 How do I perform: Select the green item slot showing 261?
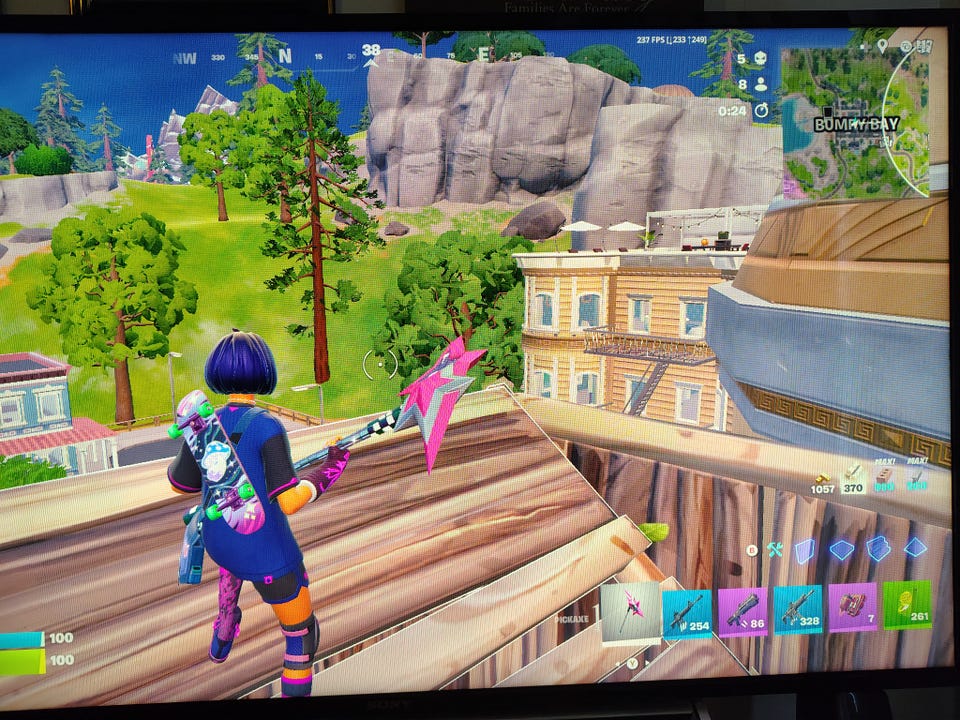(906, 605)
